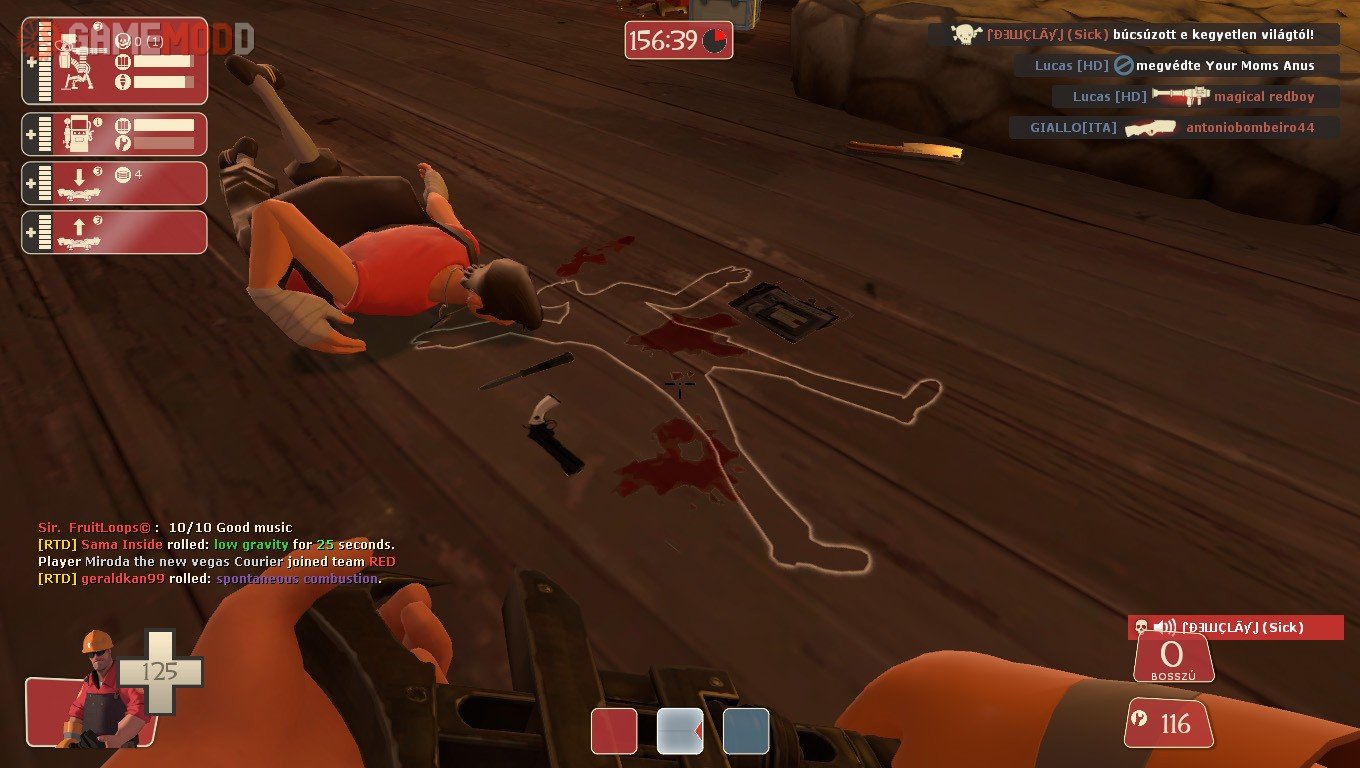Select the red control point icon
Image resolution: width=1360 pixels, height=768 pixels.
pos(614,731)
